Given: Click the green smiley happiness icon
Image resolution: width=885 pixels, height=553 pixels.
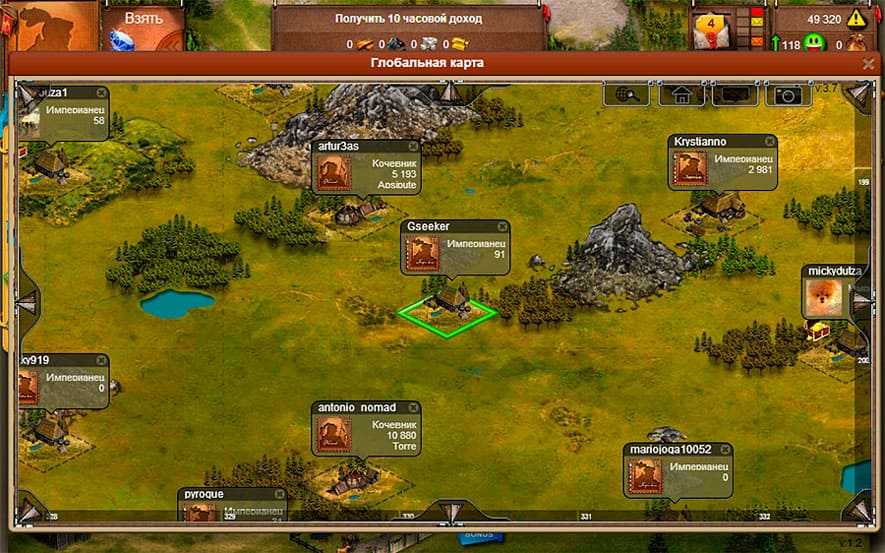Looking at the screenshot, I should pos(816,44).
